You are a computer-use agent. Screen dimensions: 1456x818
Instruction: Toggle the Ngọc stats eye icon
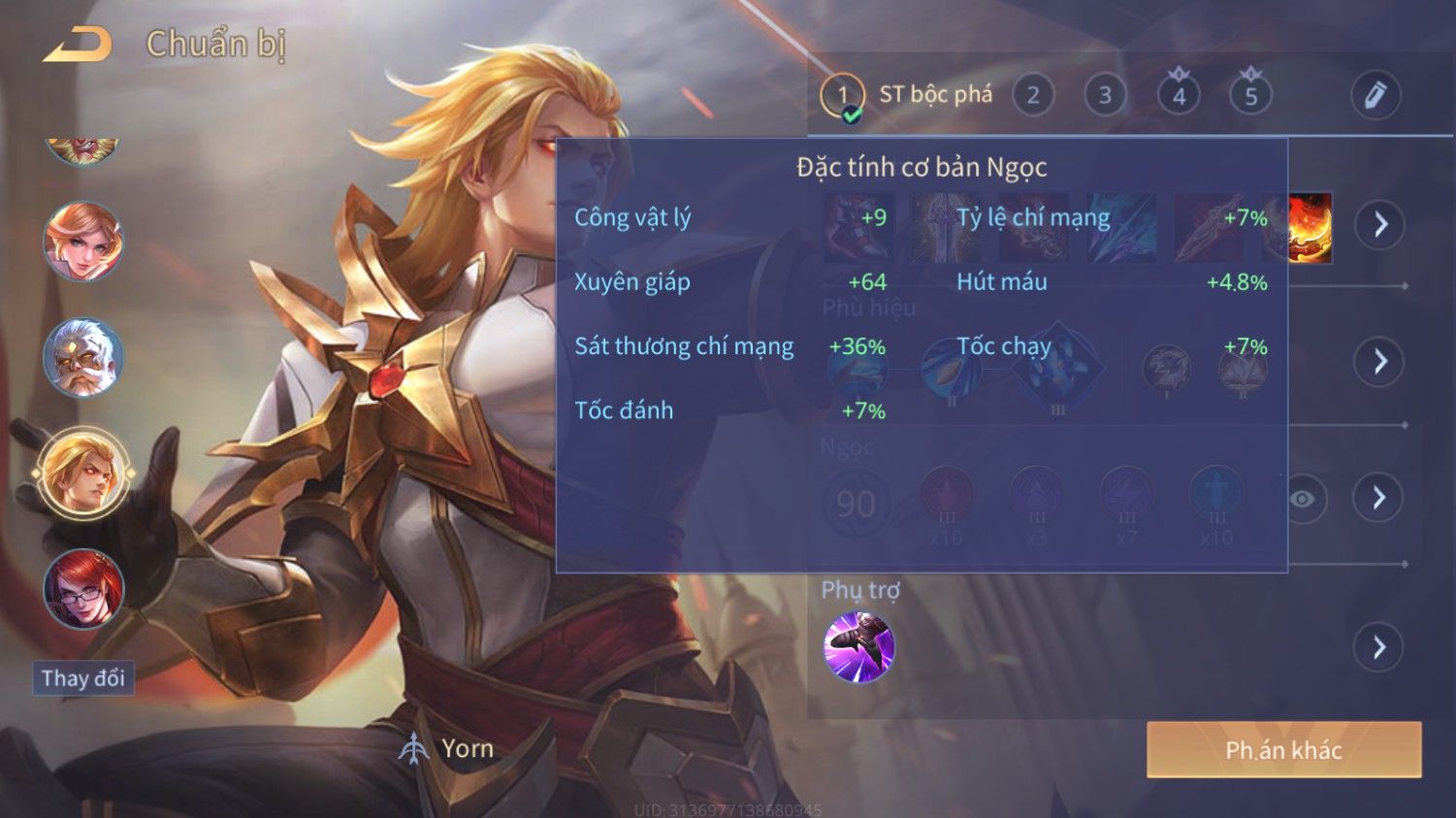(x=1303, y=499)
